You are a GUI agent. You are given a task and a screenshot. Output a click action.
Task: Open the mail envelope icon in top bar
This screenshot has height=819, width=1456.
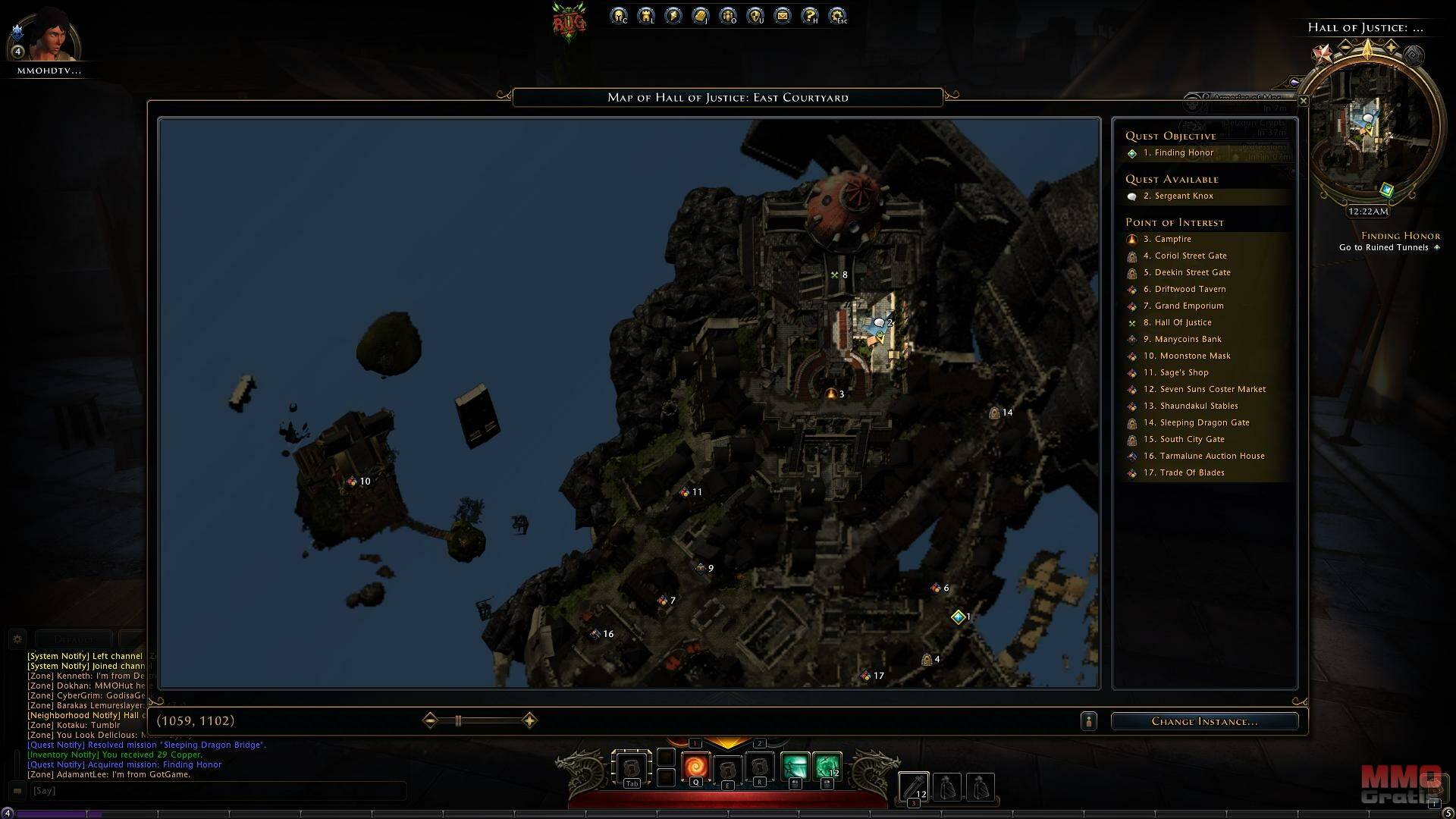[783, 16]
